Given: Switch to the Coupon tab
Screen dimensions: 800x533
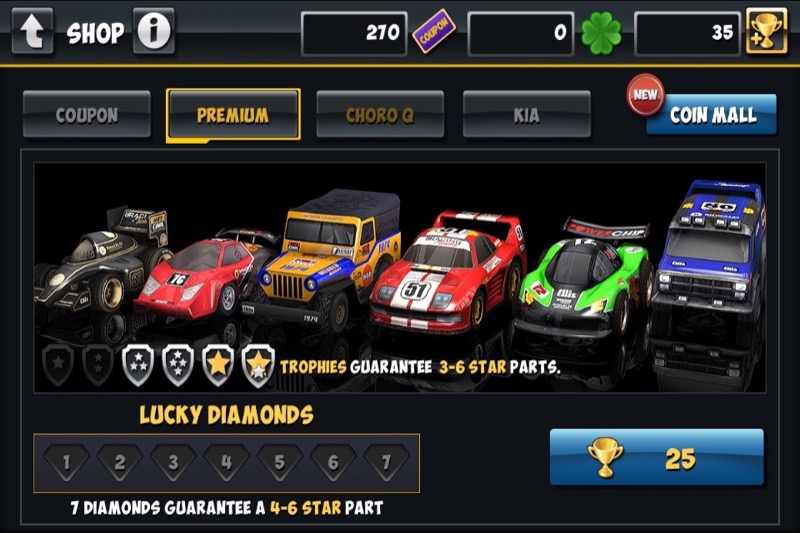Looking at the screenshot, I should click(x=87, y=114).
